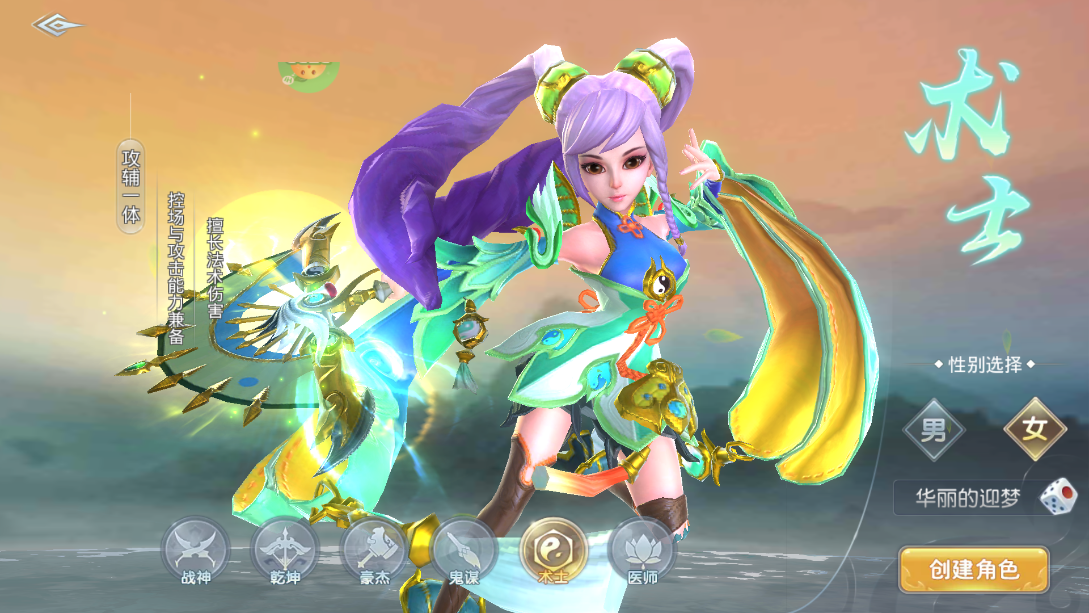Image resolution: width=1089 pixels, height=613 pixels.
Task: Switch to the 鬼谋 class
Action: tap(464, 549)
